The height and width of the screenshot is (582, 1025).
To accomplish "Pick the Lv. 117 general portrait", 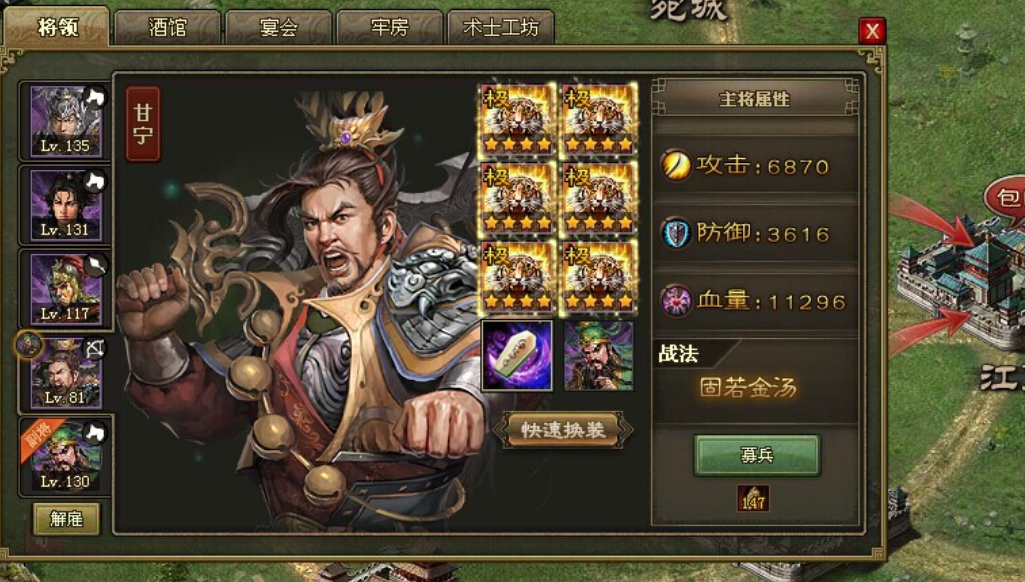I will (66, 288).
